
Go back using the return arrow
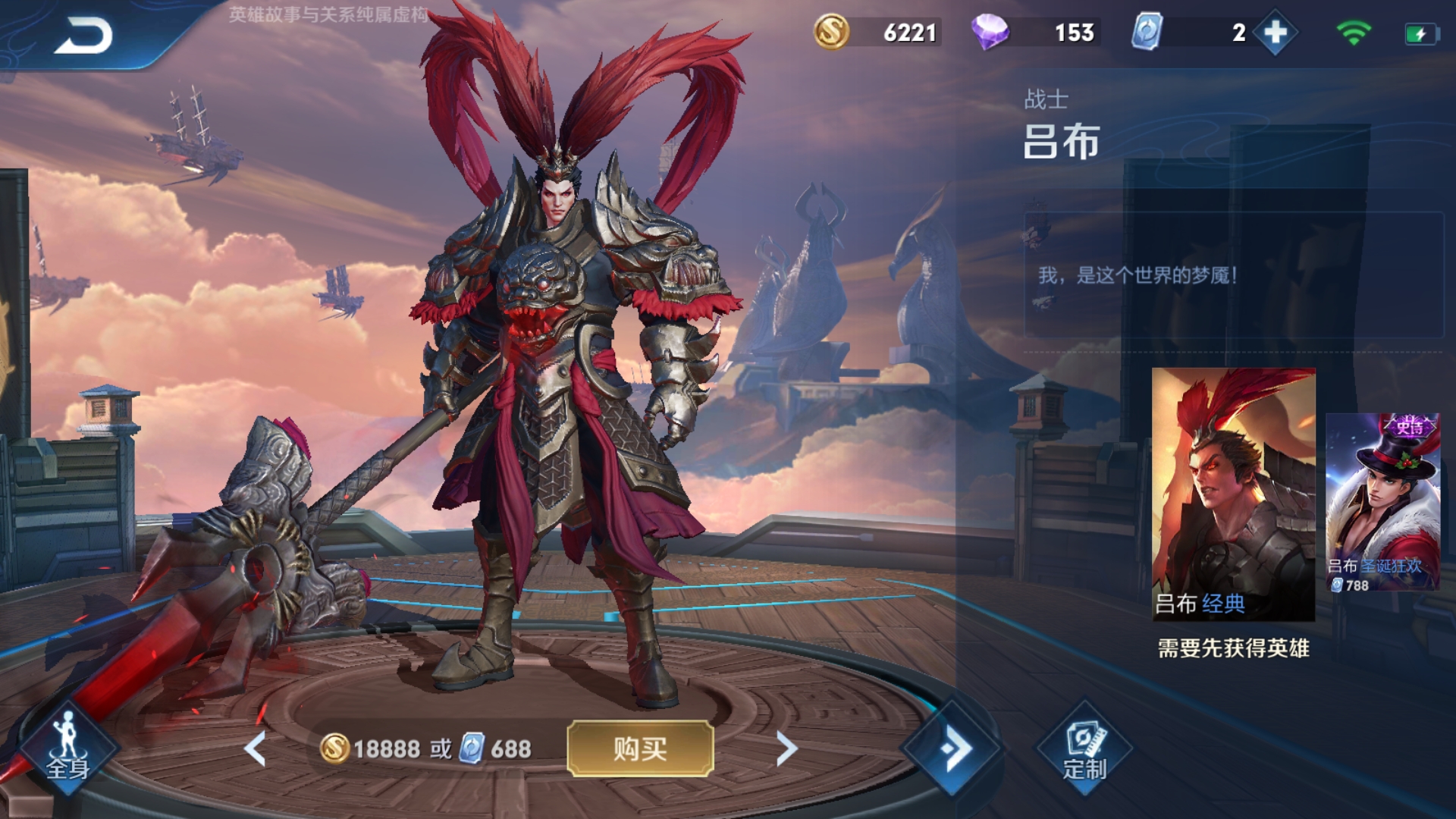pos(83,36)
